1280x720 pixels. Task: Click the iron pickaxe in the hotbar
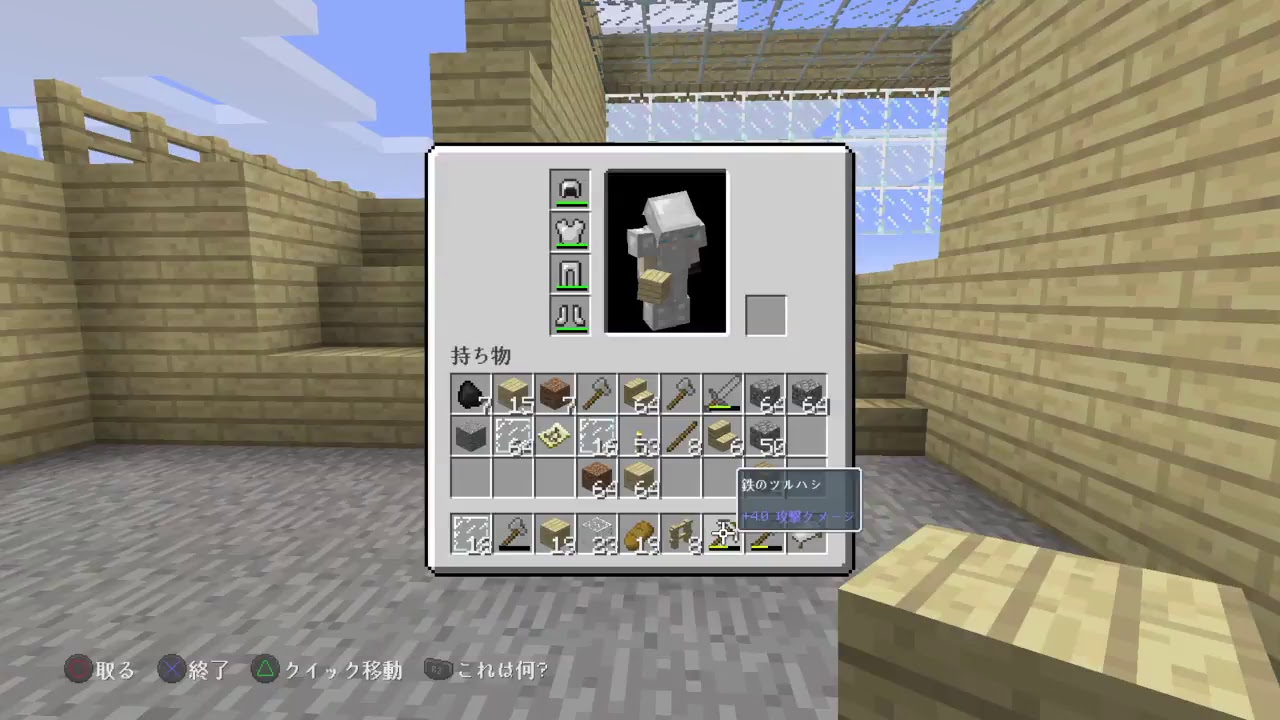click(722, 535)
